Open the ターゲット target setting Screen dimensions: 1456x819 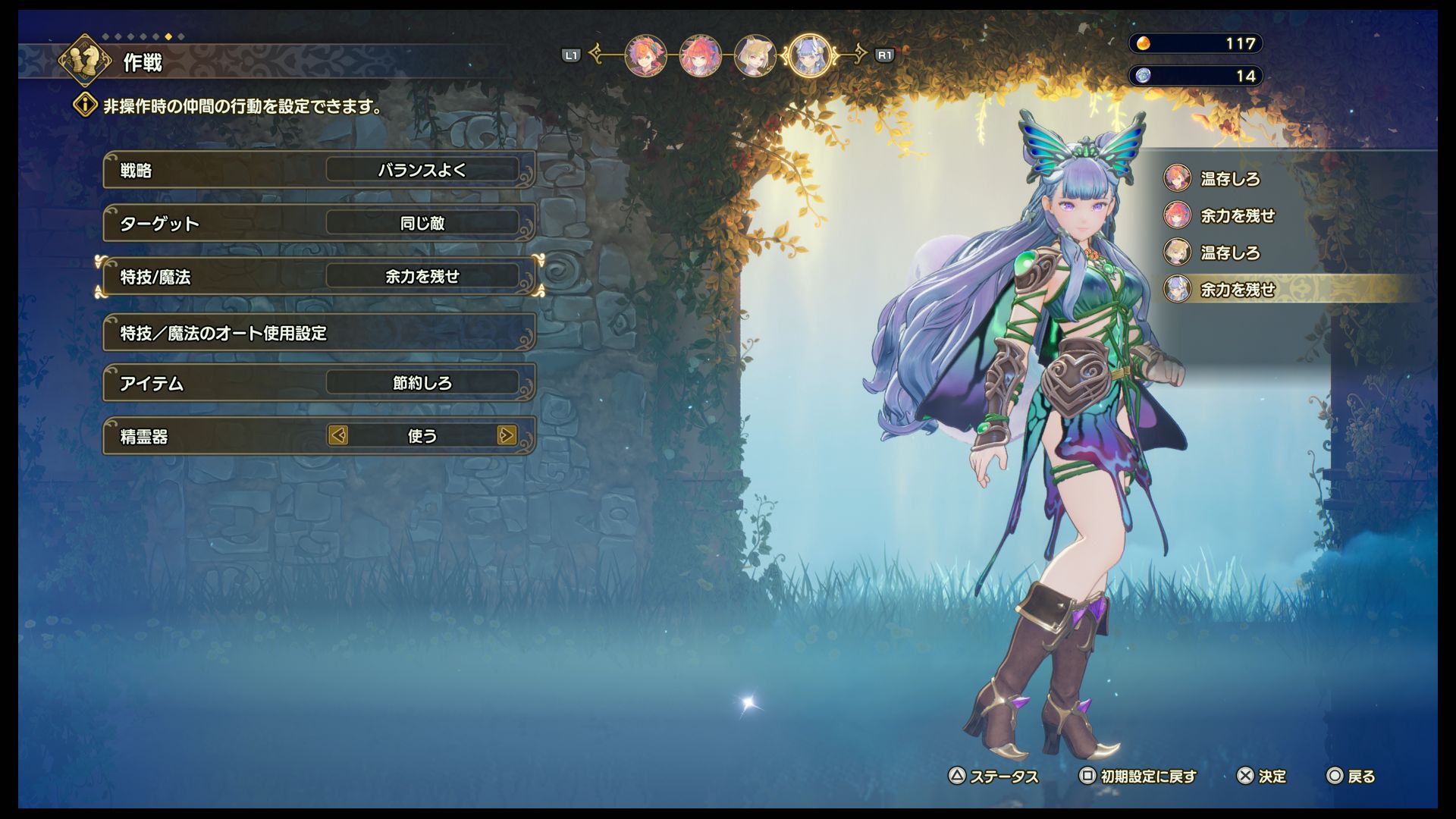[x=318, y=223]
